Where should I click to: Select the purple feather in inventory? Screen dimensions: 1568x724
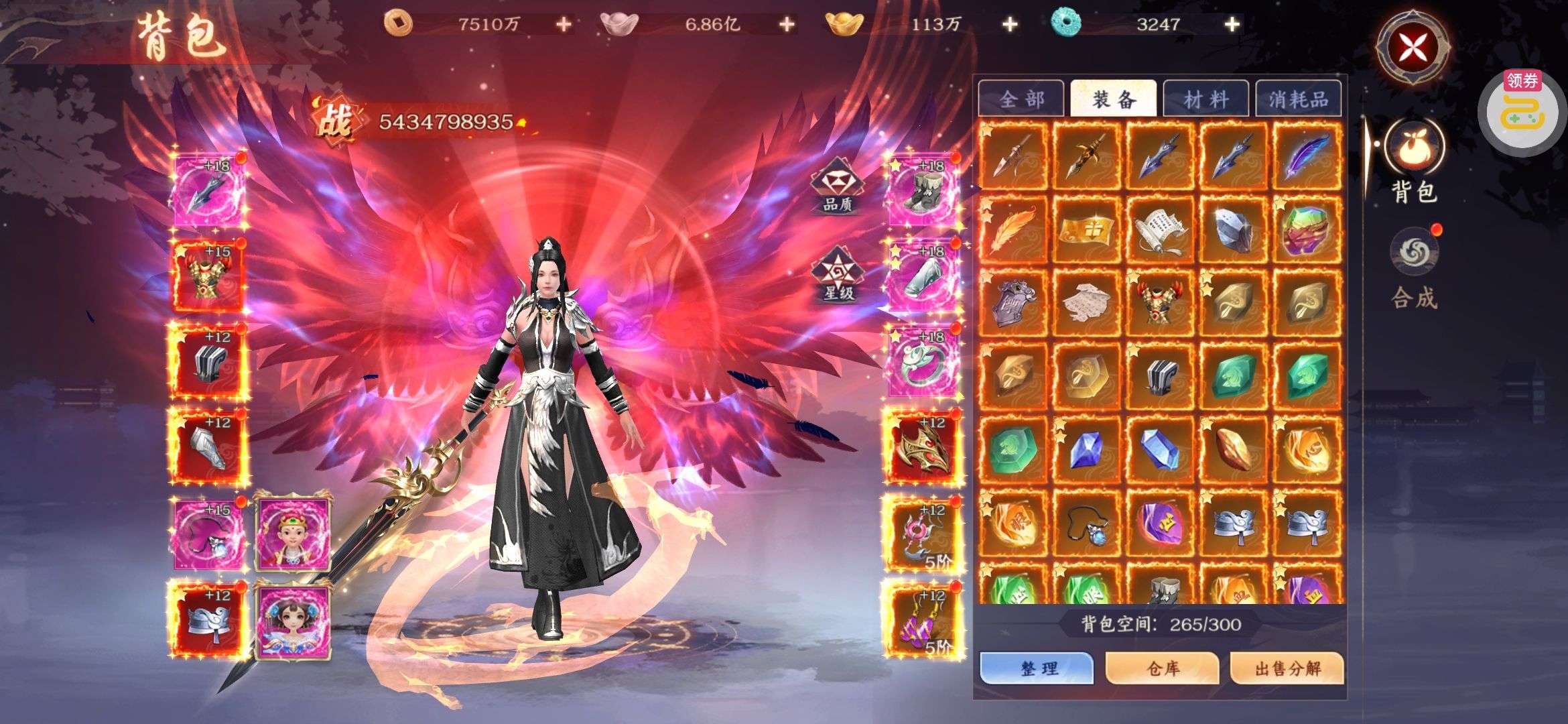pyautogui.click(x=1307, y=156)
